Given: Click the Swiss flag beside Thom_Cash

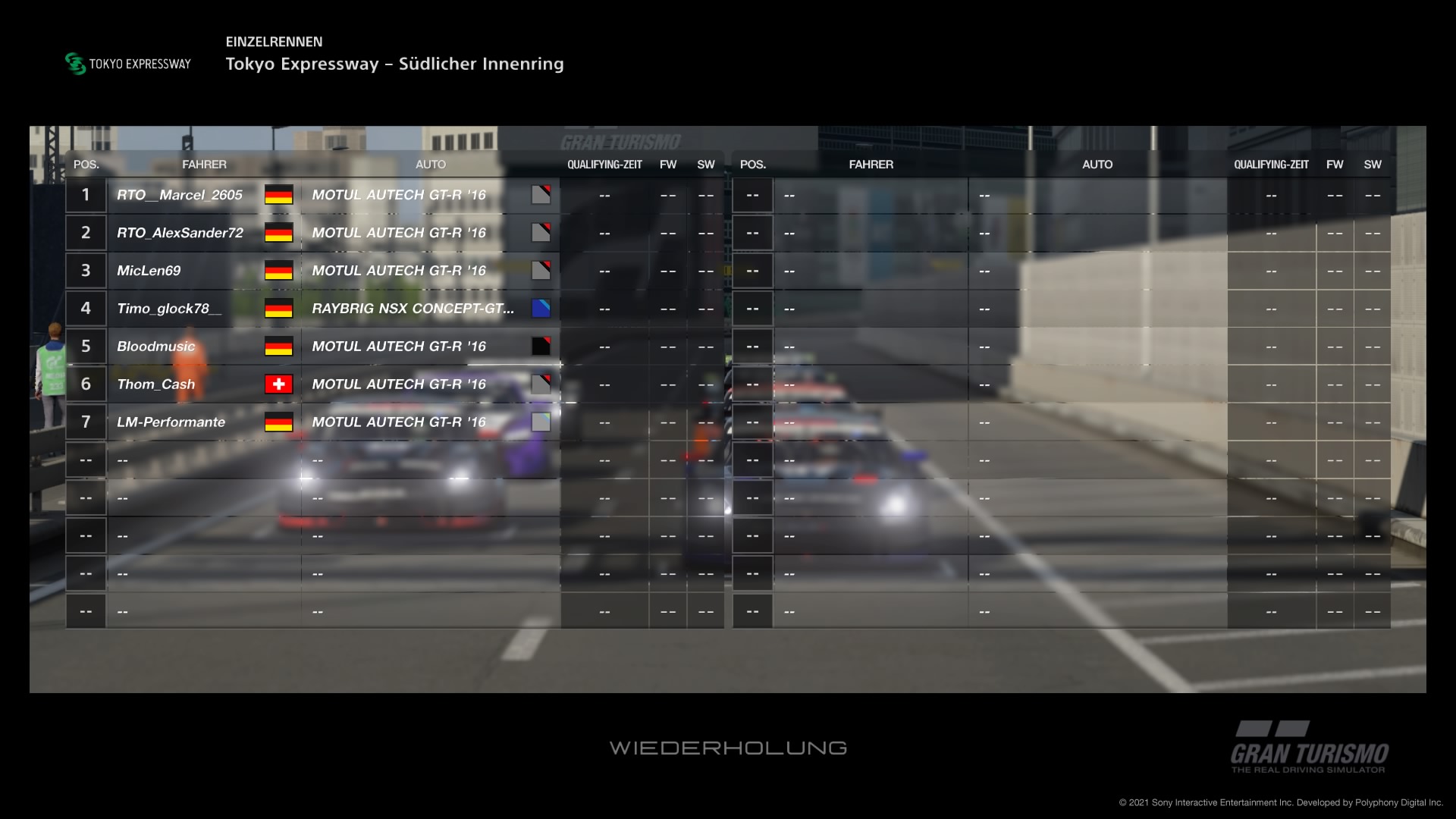Looking at the screenshot, I should point(278,384).
